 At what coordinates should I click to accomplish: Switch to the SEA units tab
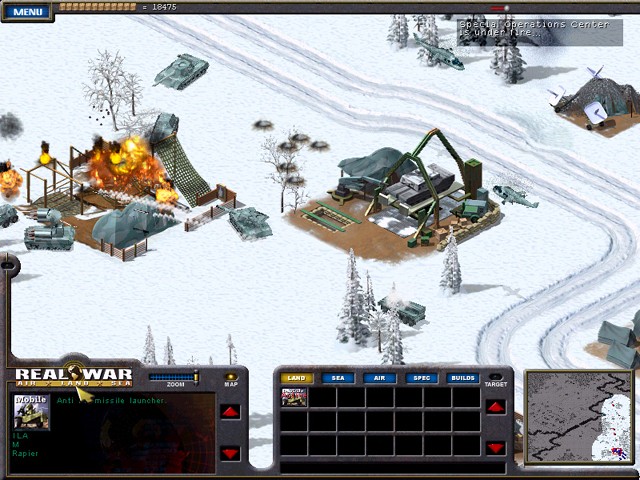click(337, 378)
